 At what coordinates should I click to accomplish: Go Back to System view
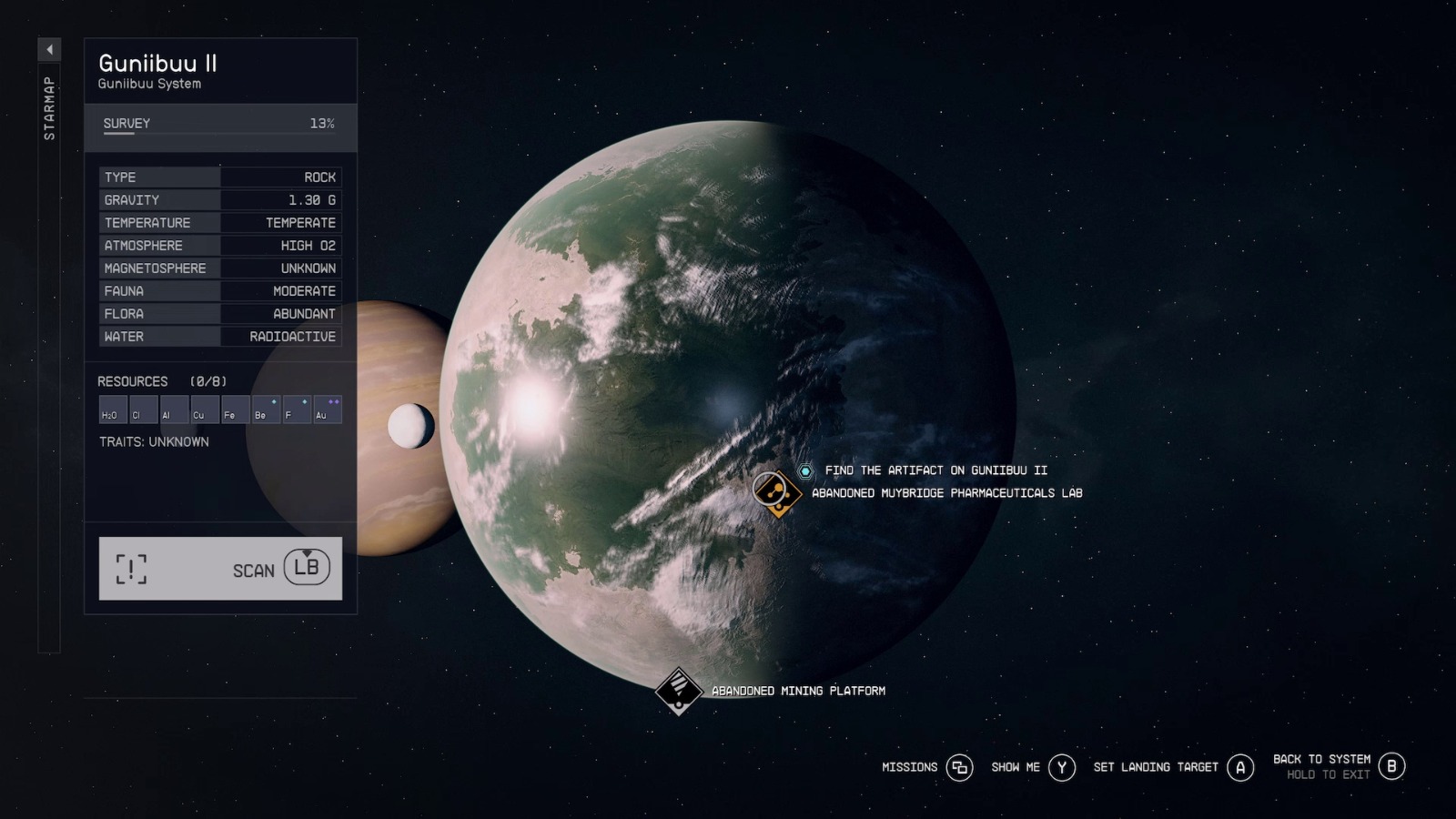(1390, 767)
